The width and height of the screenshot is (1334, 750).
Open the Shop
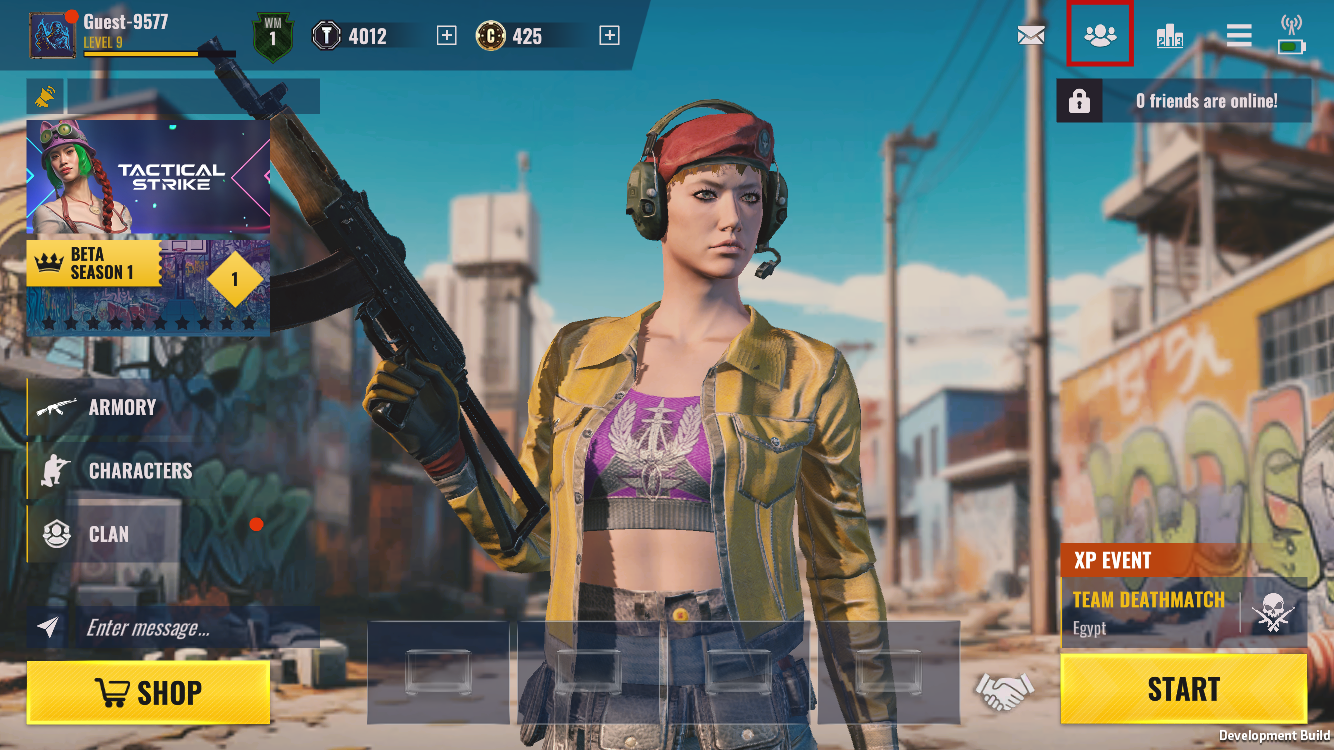click(148, 692)
